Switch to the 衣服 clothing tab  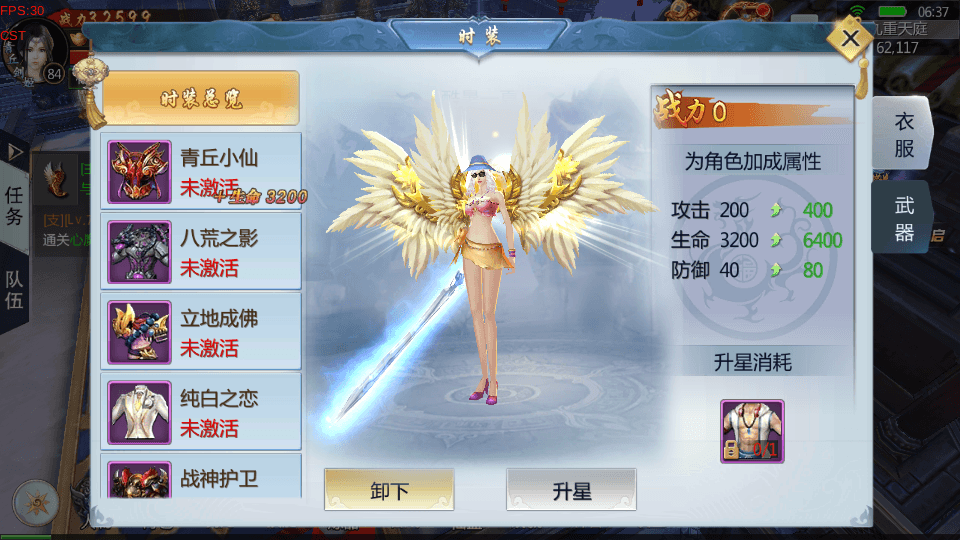[x=903, y=135]
